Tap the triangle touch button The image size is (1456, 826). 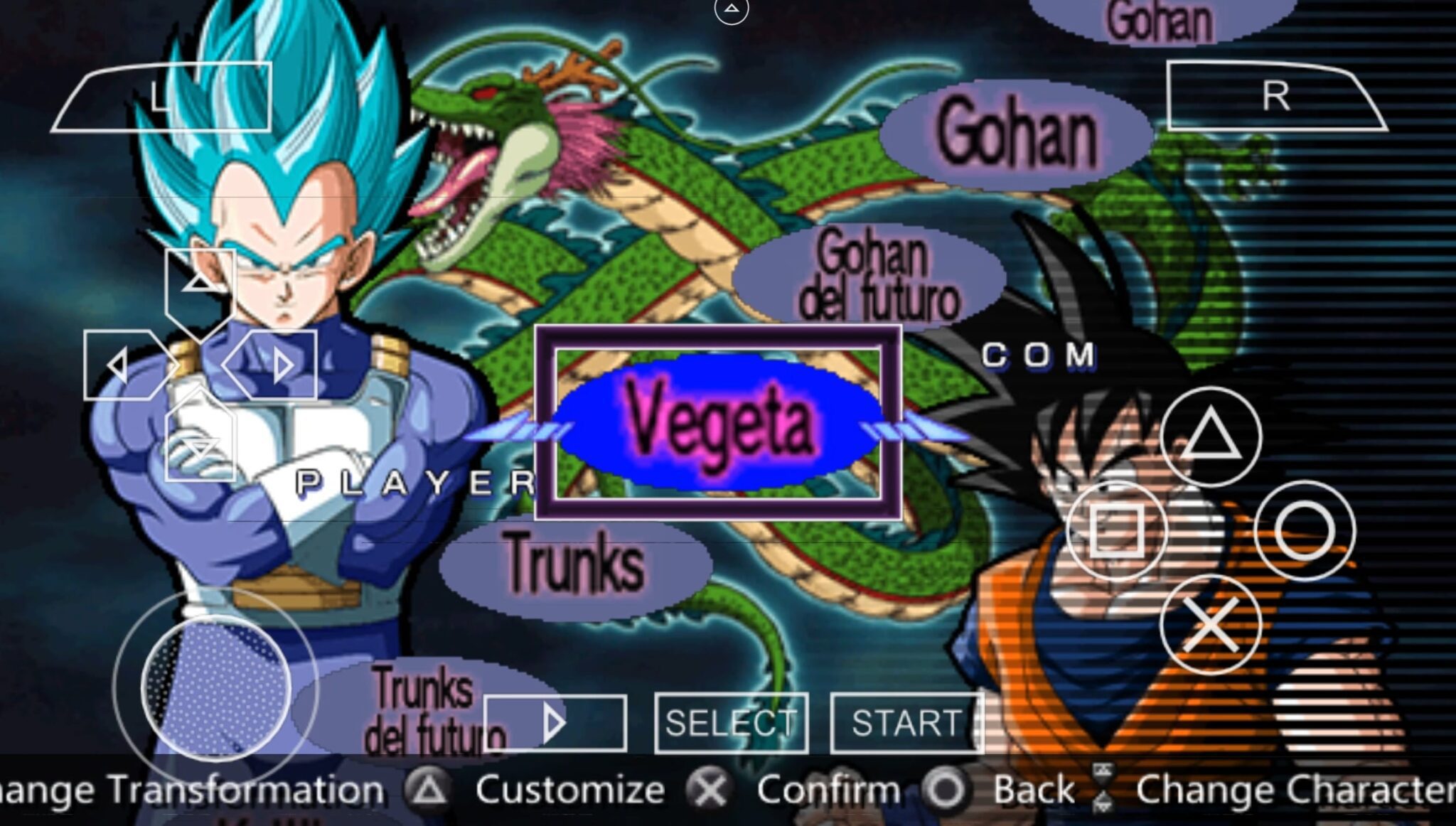(1211, 436)
